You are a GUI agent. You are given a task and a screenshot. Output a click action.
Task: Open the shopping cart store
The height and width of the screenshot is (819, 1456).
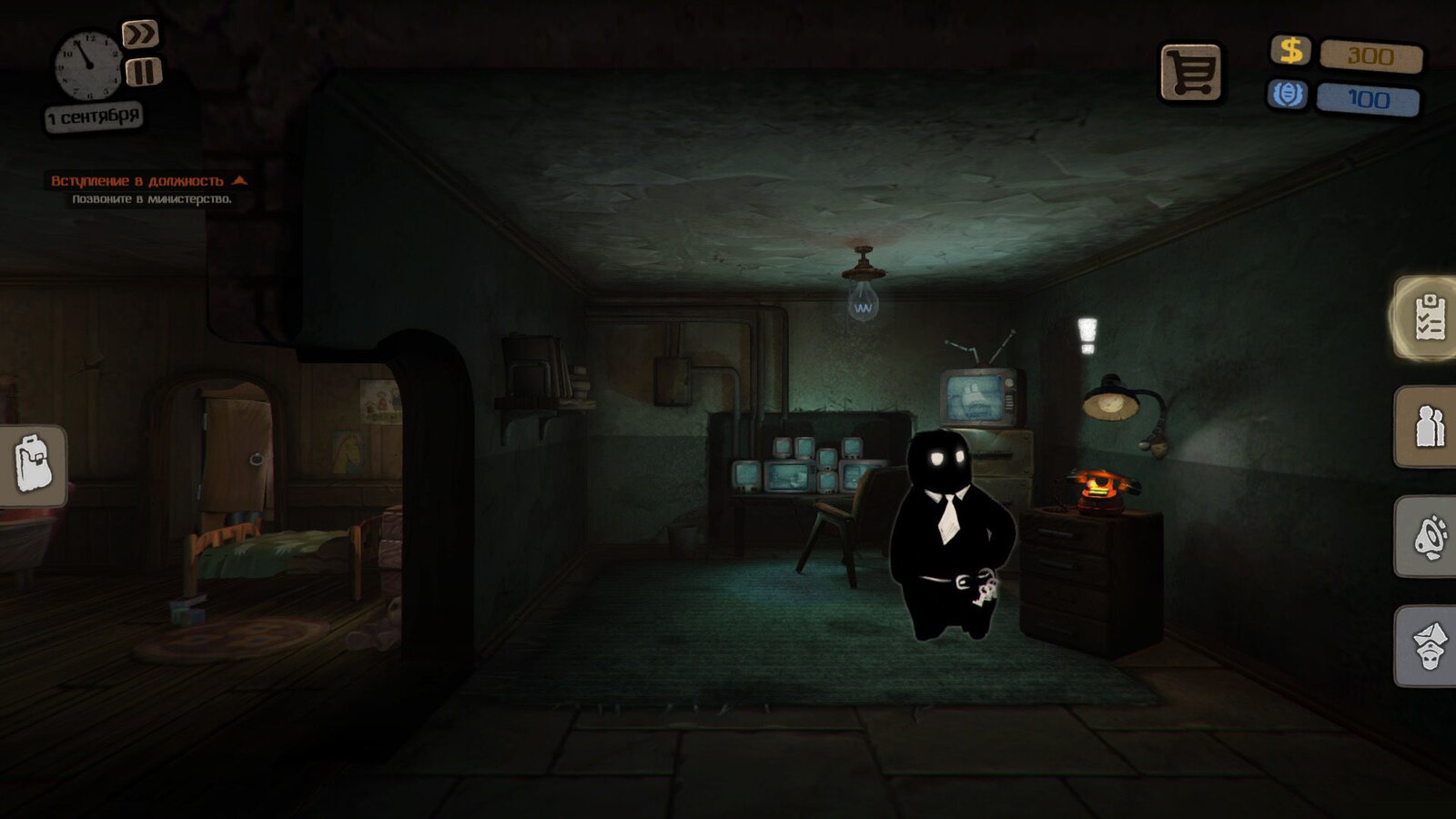[1190, 72]
